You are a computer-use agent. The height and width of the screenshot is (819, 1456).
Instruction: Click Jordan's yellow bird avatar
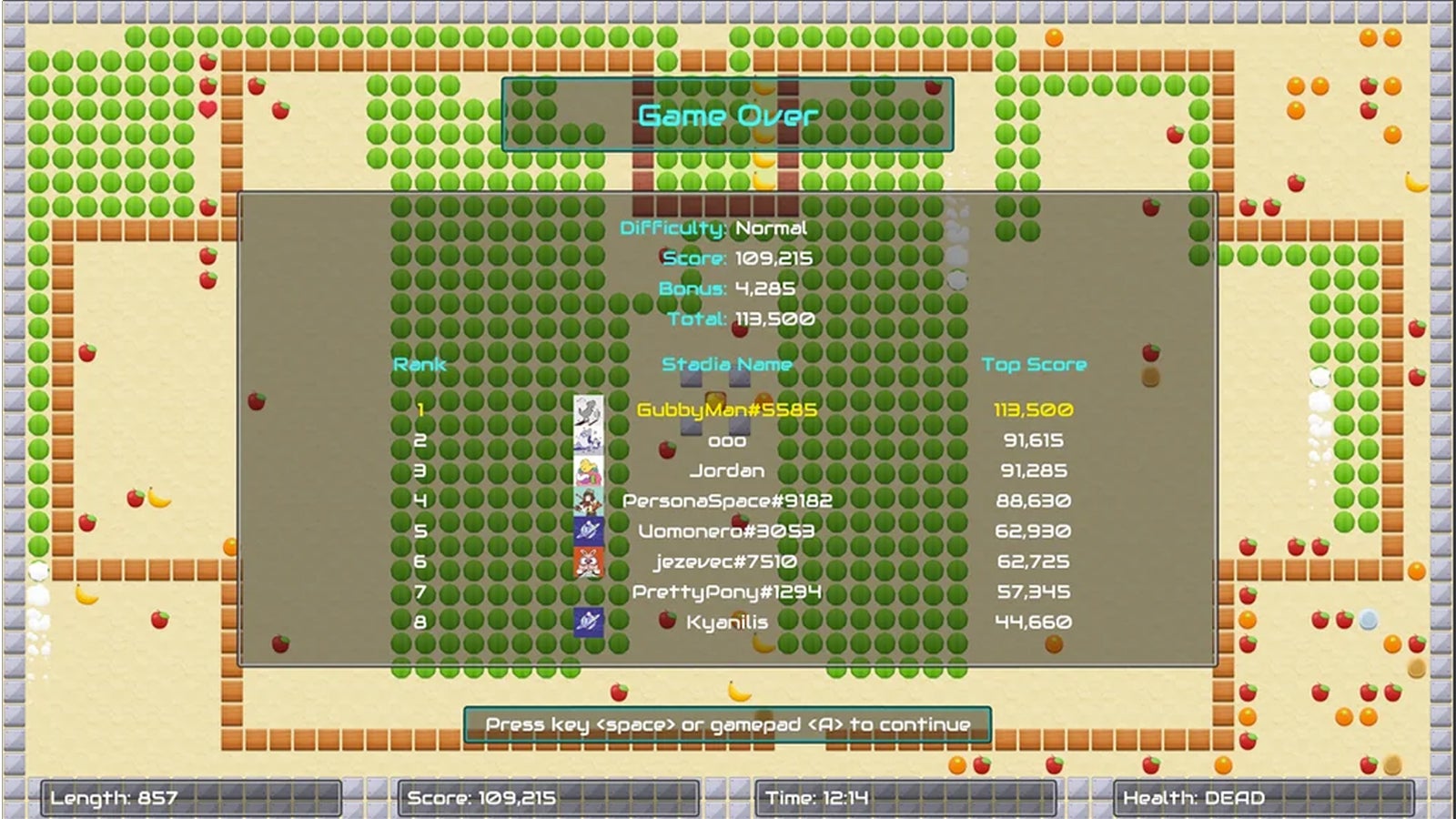click(x=587, y=470)
